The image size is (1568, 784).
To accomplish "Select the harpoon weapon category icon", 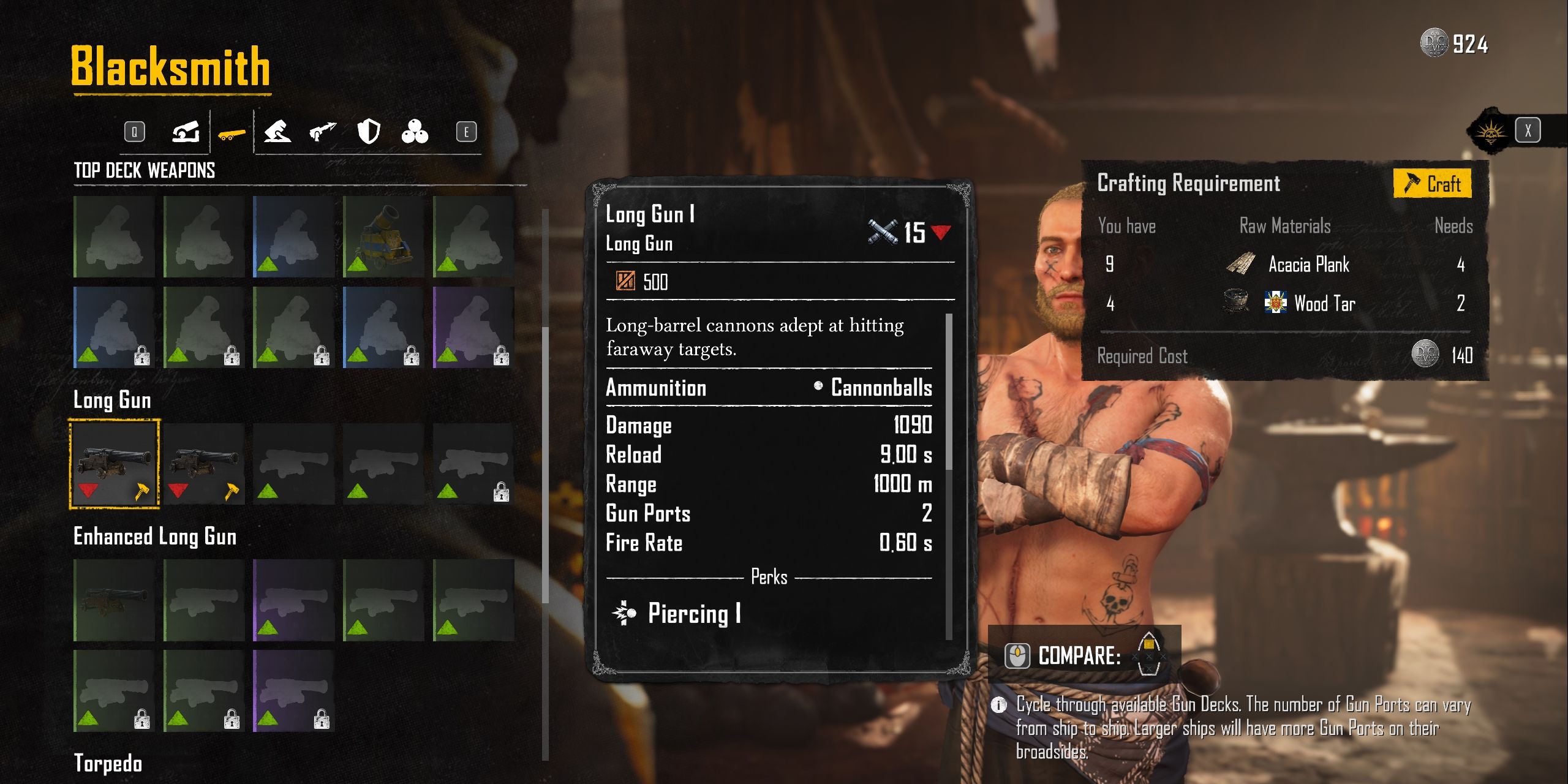I will point(323,130).
